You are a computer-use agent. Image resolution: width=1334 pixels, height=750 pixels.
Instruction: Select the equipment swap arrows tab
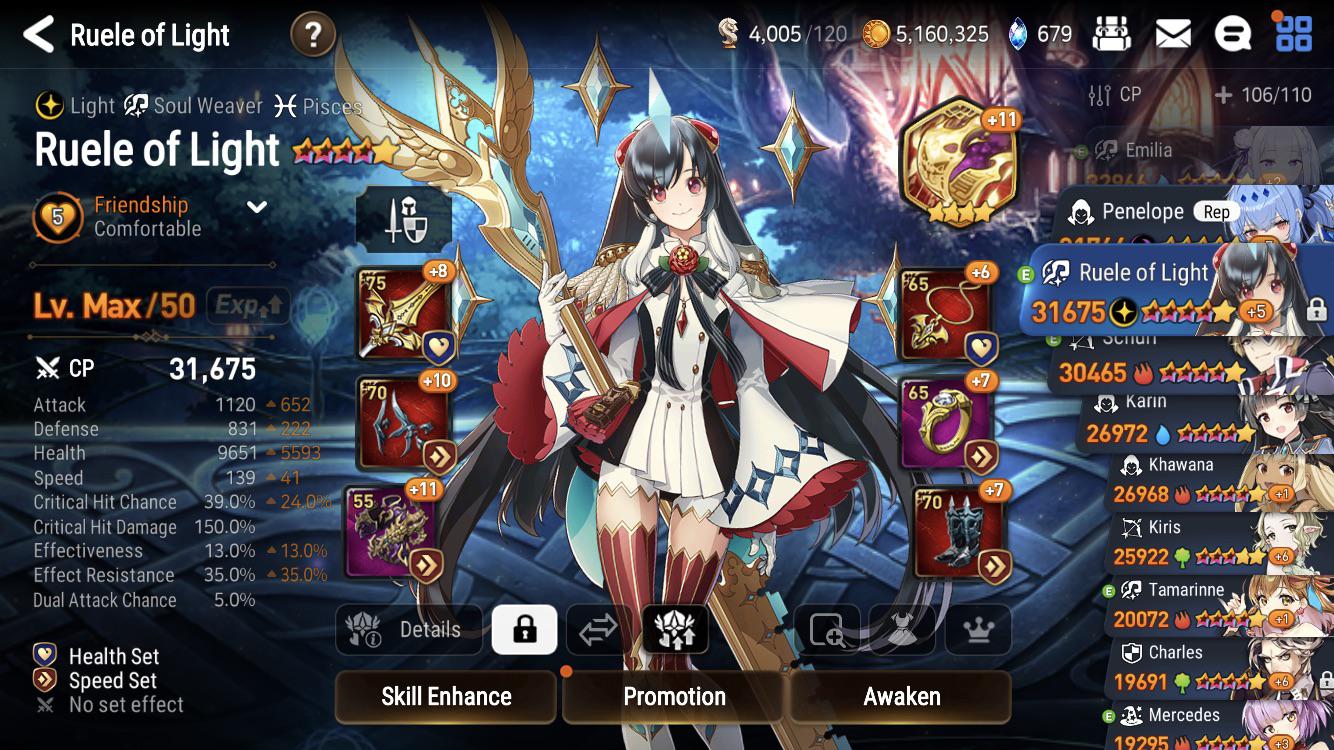[x=600, y=630]
